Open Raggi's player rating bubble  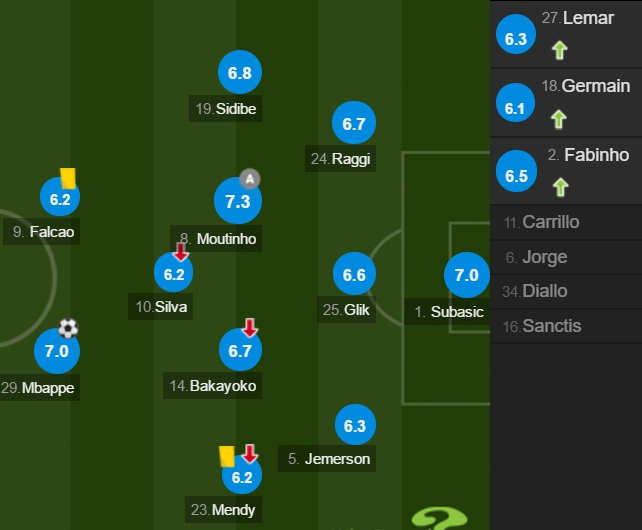[354, 123]
